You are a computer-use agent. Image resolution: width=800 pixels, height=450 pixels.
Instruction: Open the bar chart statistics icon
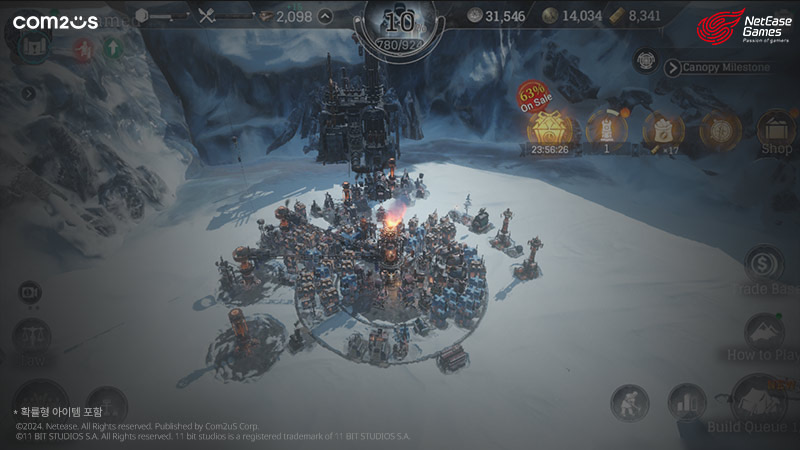pos(687,402)
